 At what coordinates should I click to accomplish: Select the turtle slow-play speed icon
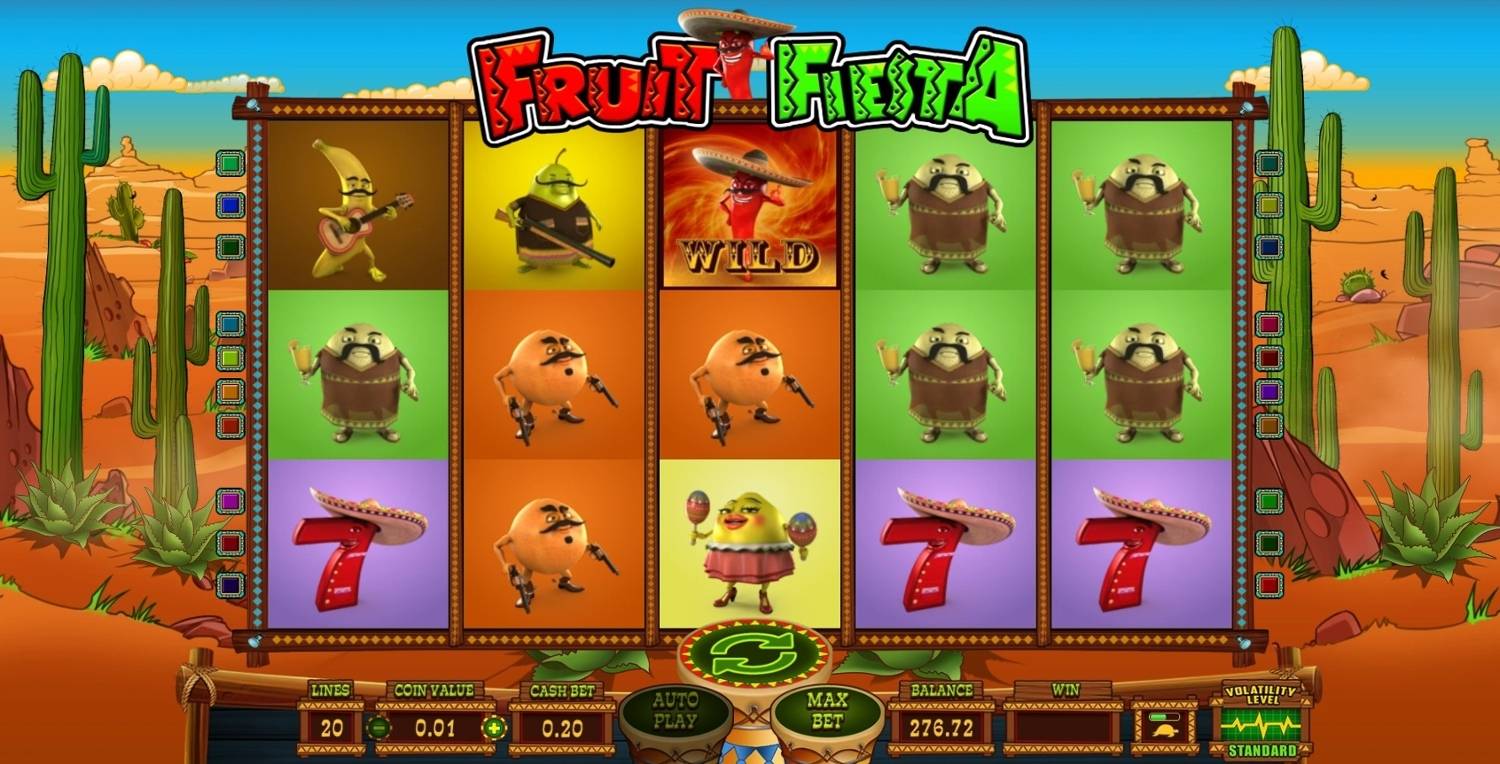1165,732
